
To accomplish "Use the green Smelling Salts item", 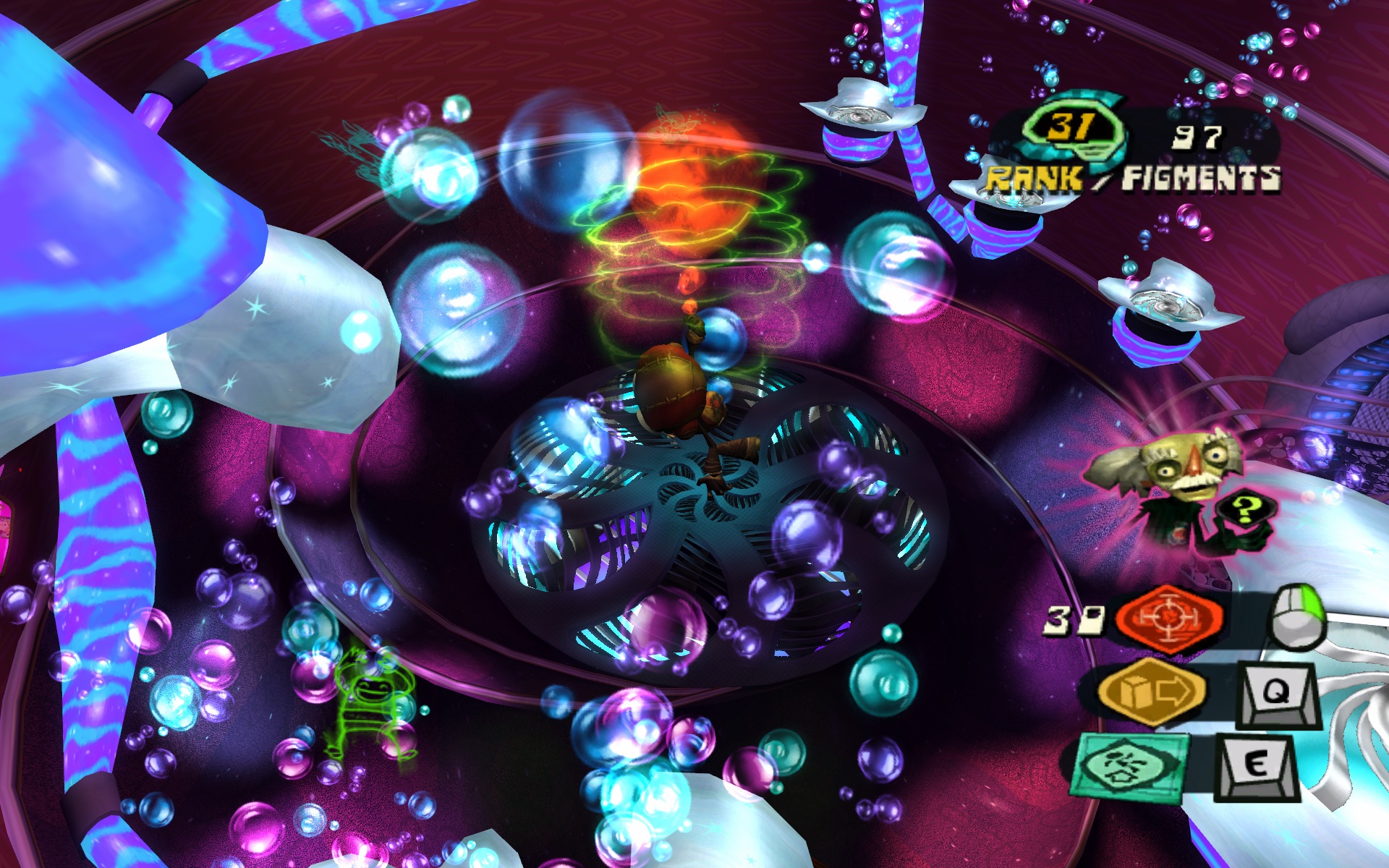I will [1130, 767].
